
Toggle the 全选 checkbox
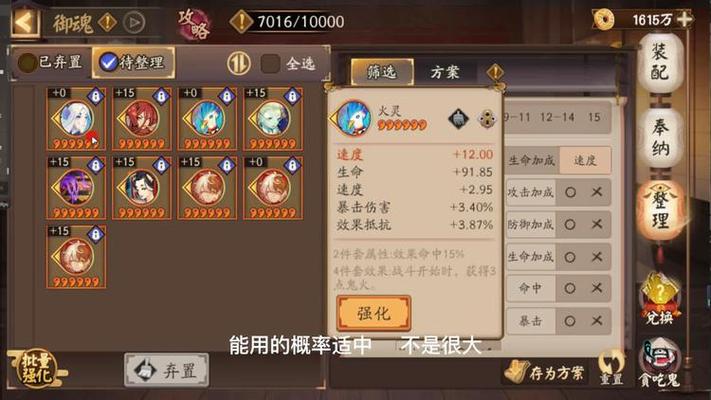288,63
